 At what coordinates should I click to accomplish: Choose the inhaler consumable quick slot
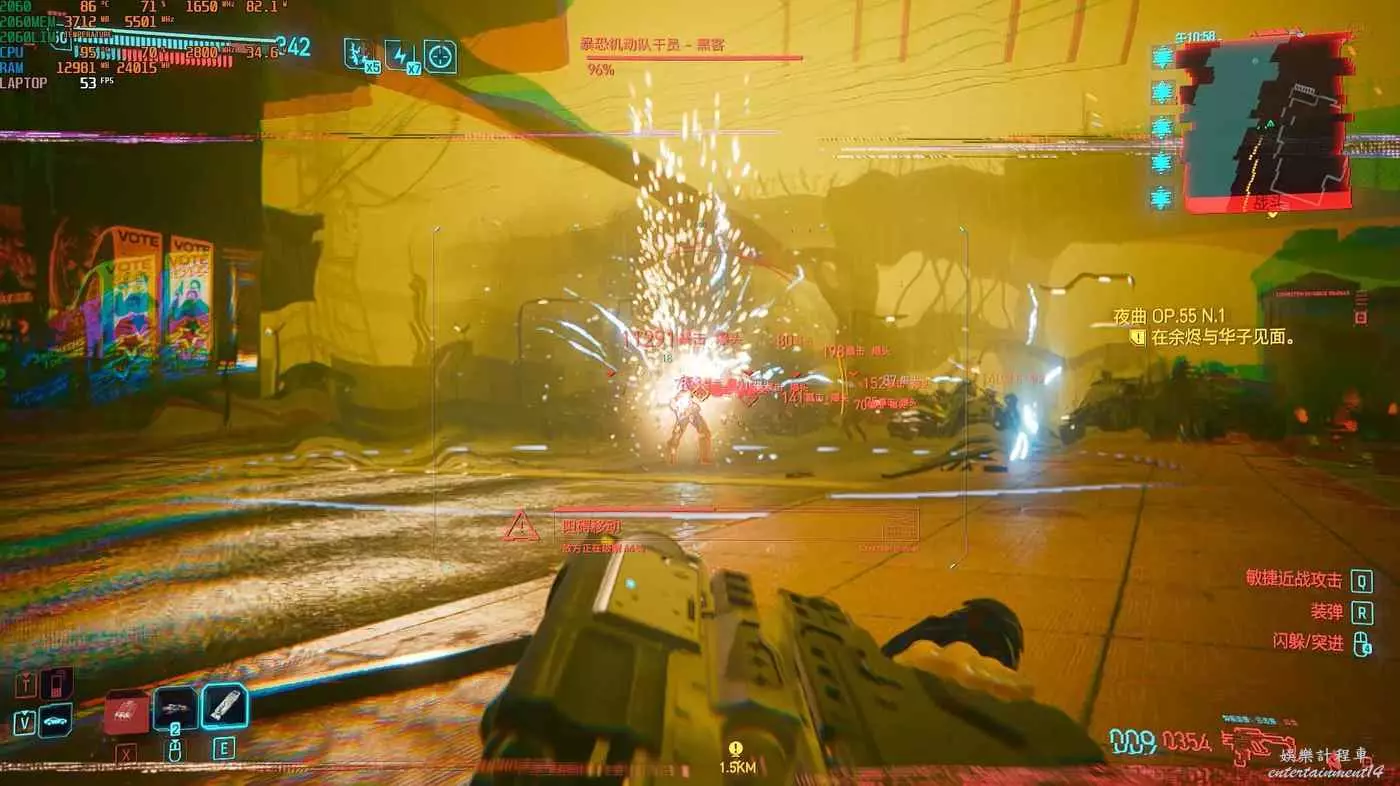coord(224,706)
